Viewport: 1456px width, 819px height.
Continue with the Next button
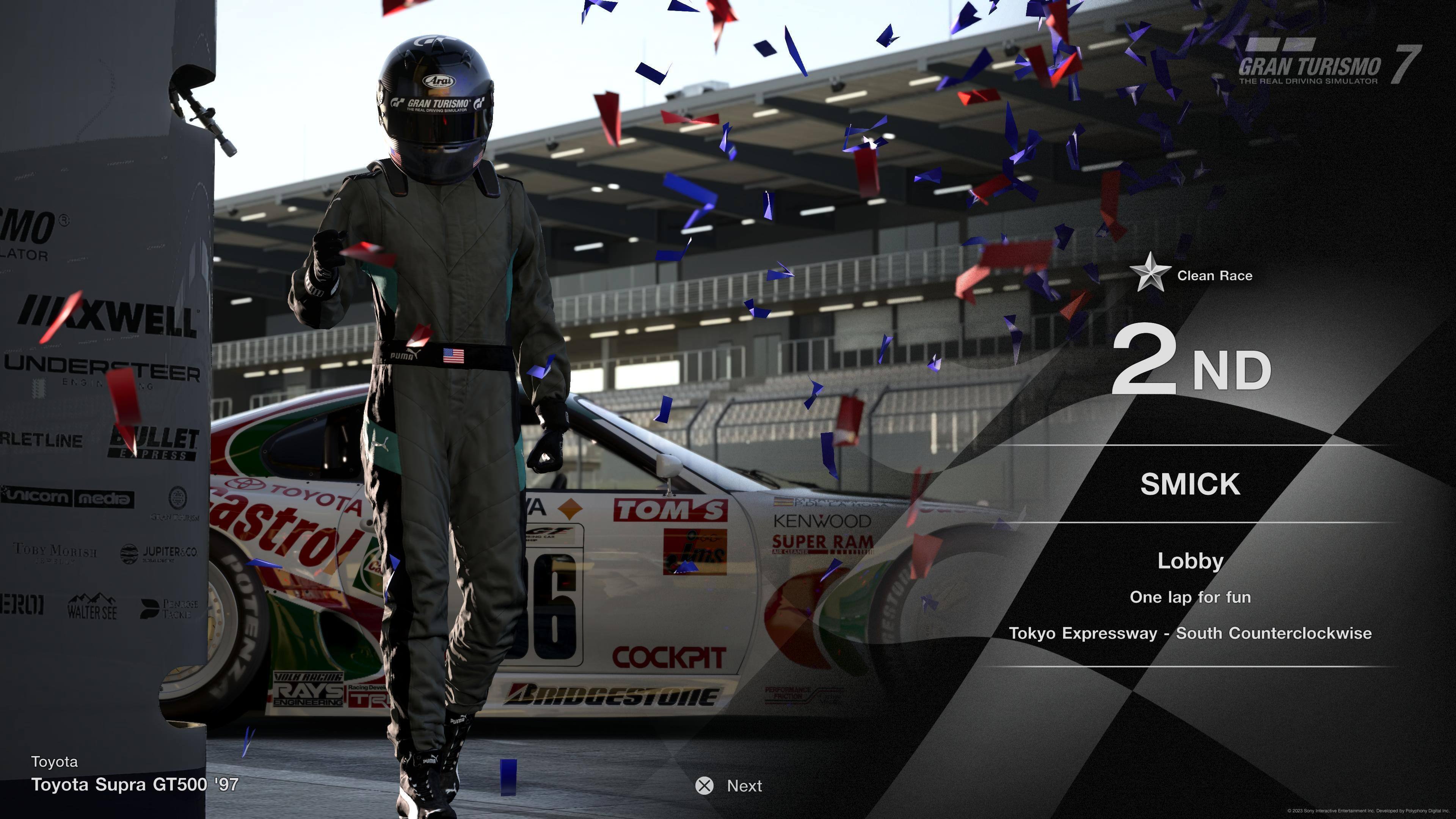729,786
